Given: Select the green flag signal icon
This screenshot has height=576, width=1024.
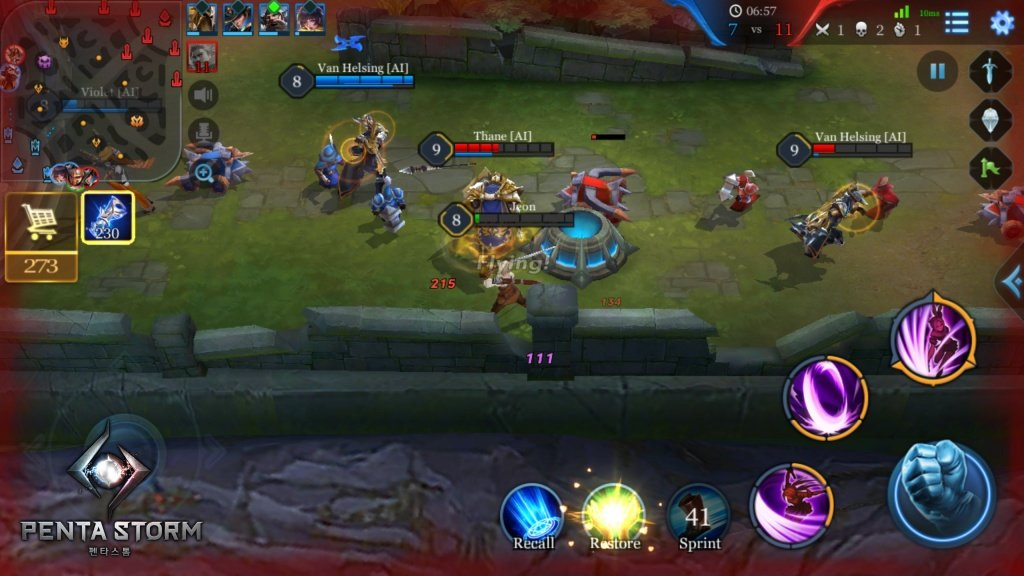Looking at the screenshot, I should point(990,168).
